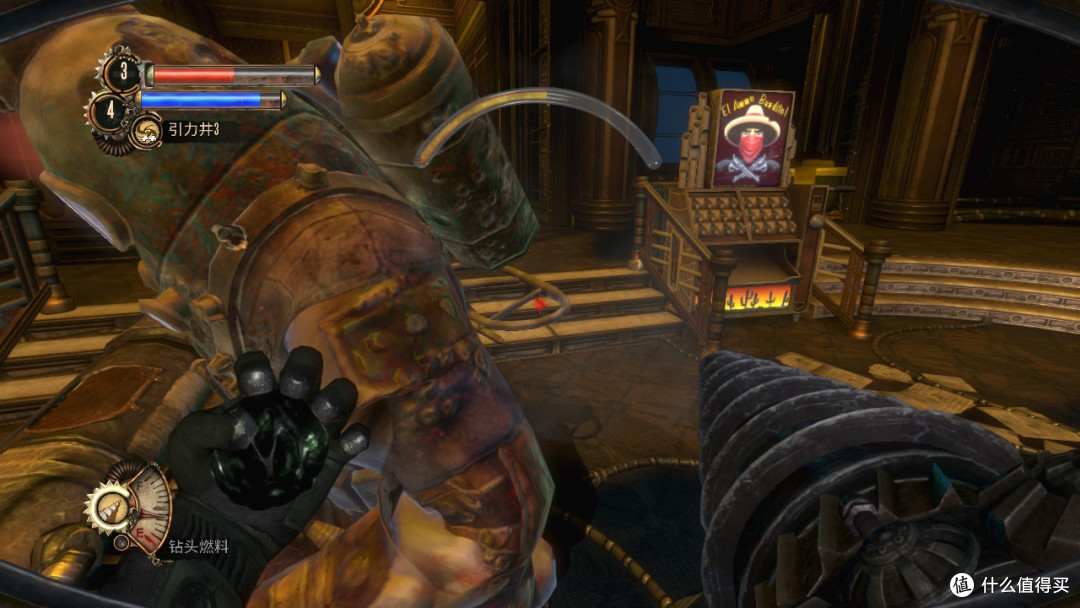Click the first aid kit counter gear

click(x=123, y=74)
